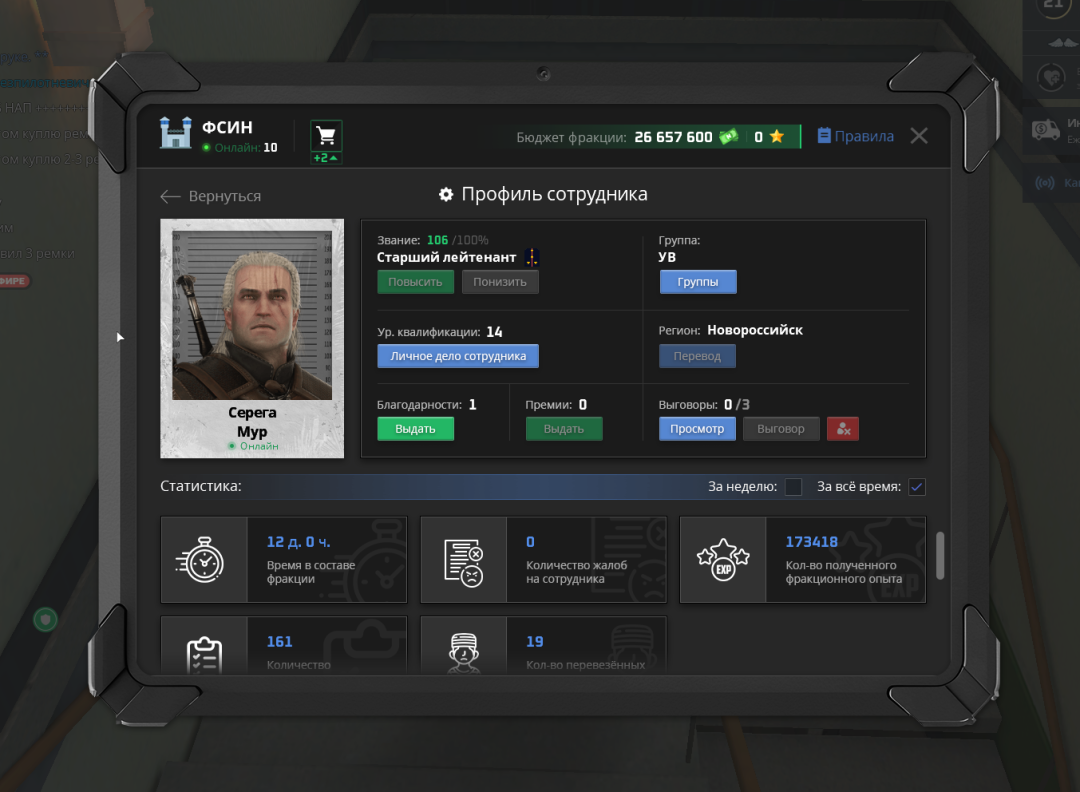The height and width of the screenshot is (792, 1080).
Task: Select the фракционного опыта statistics tile
Action: coord(803,560)
